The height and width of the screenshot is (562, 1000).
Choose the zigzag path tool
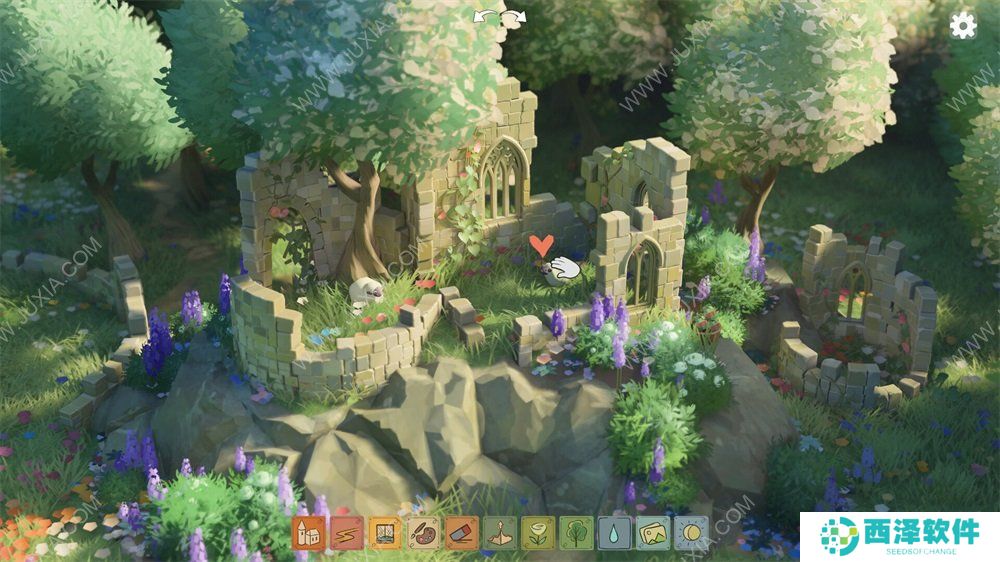point(347,532)
